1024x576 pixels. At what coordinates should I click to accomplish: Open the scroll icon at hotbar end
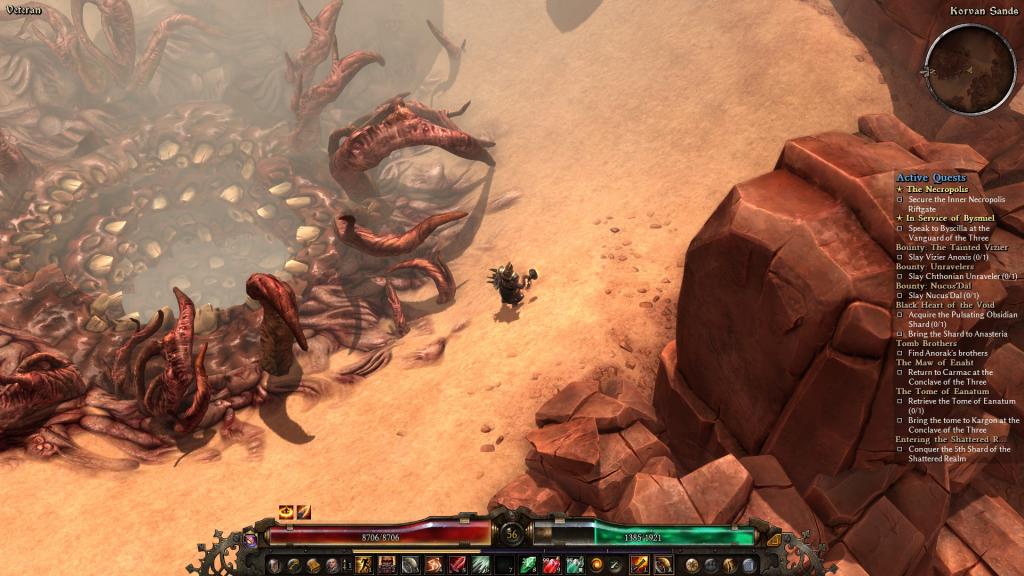click(x=751, y=565)
